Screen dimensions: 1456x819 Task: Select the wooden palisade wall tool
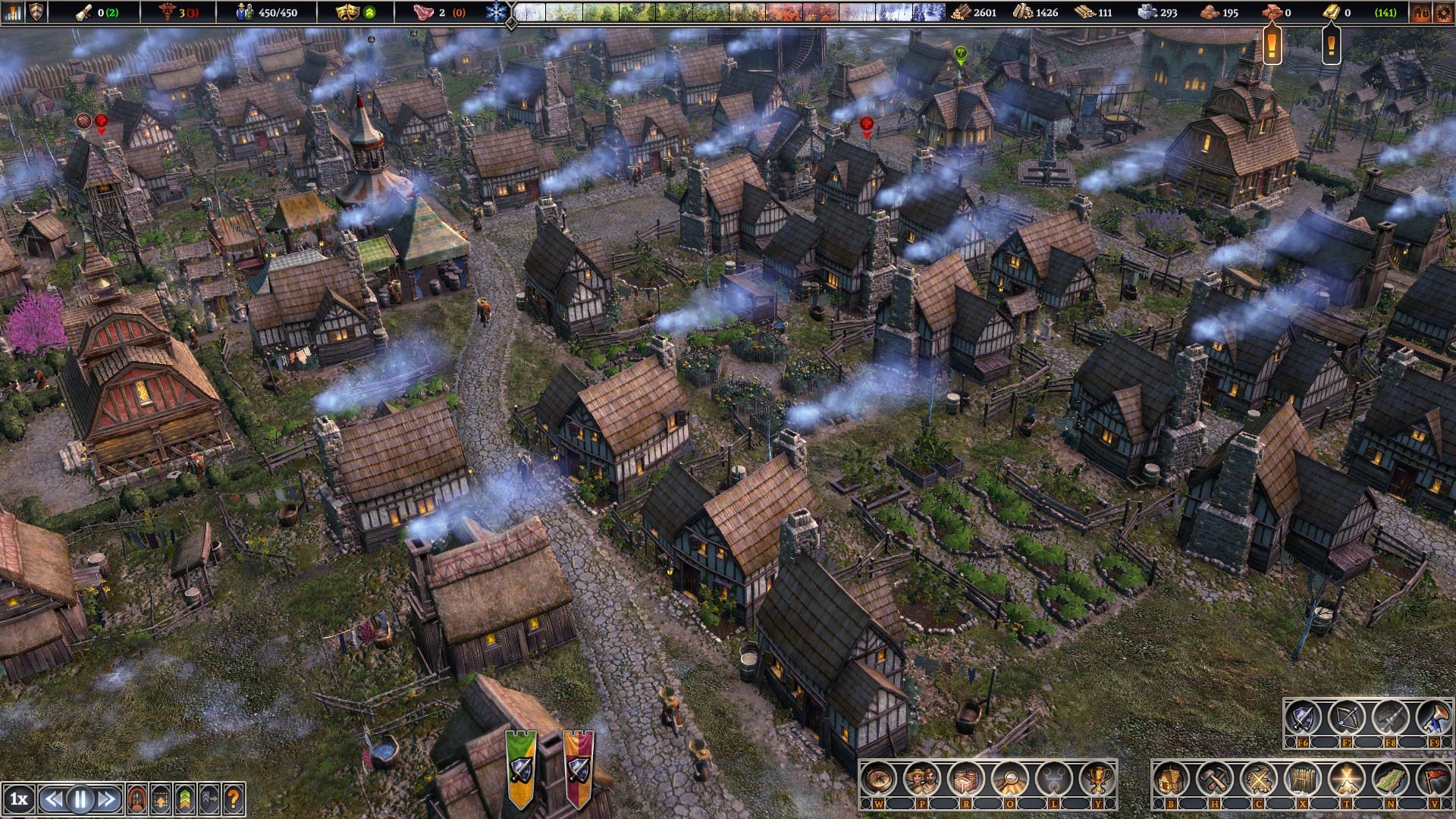(x=1302, y=779)
